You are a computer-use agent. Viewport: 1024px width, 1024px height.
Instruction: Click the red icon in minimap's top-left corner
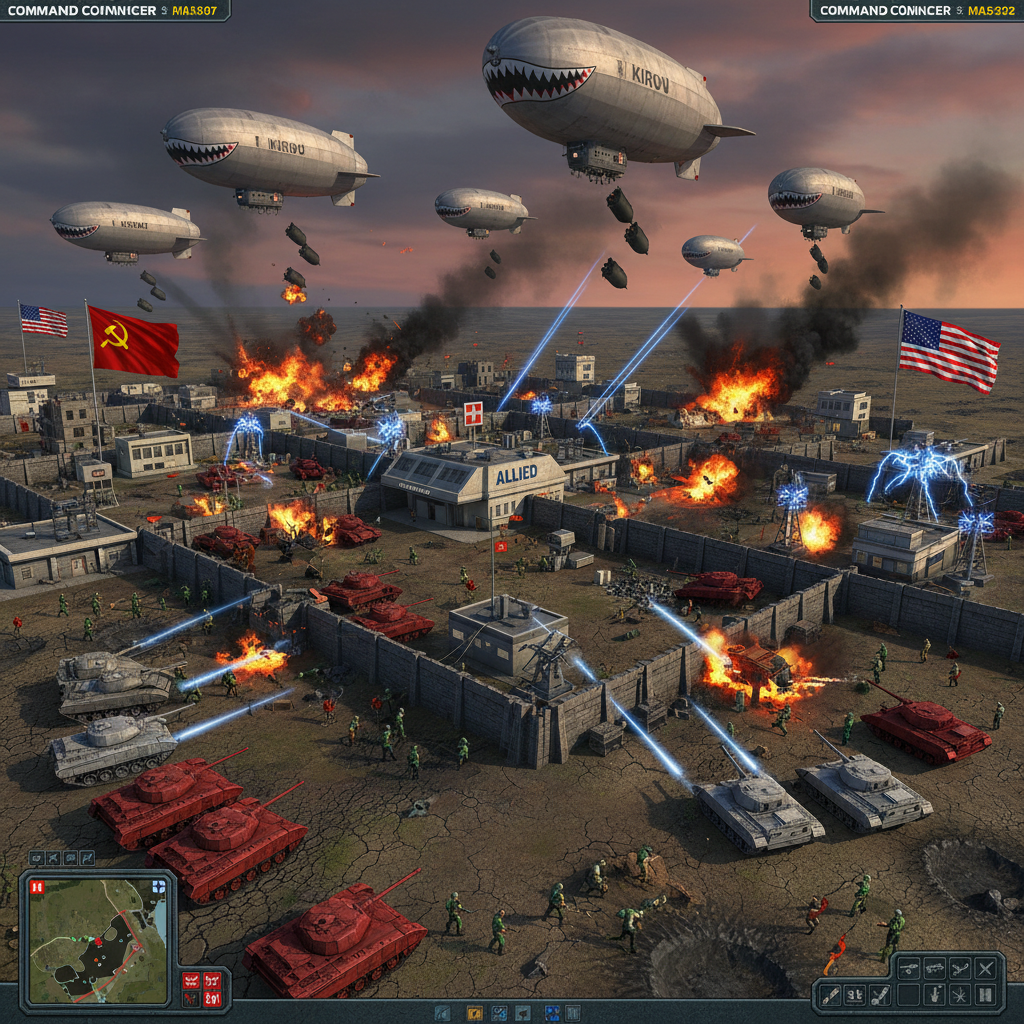(37, 887)
